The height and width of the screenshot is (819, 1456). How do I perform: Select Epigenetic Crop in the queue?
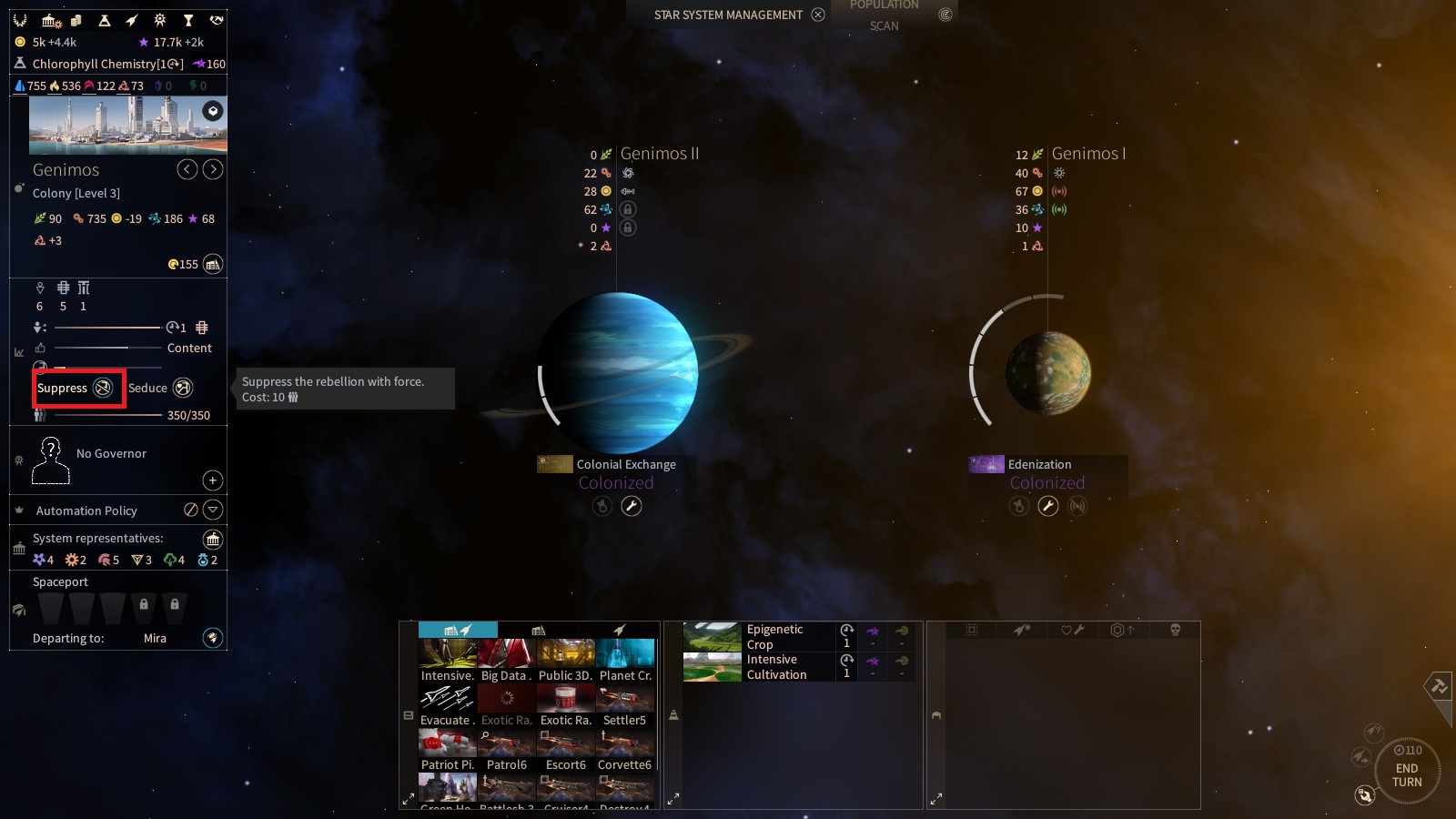[758, 636]
